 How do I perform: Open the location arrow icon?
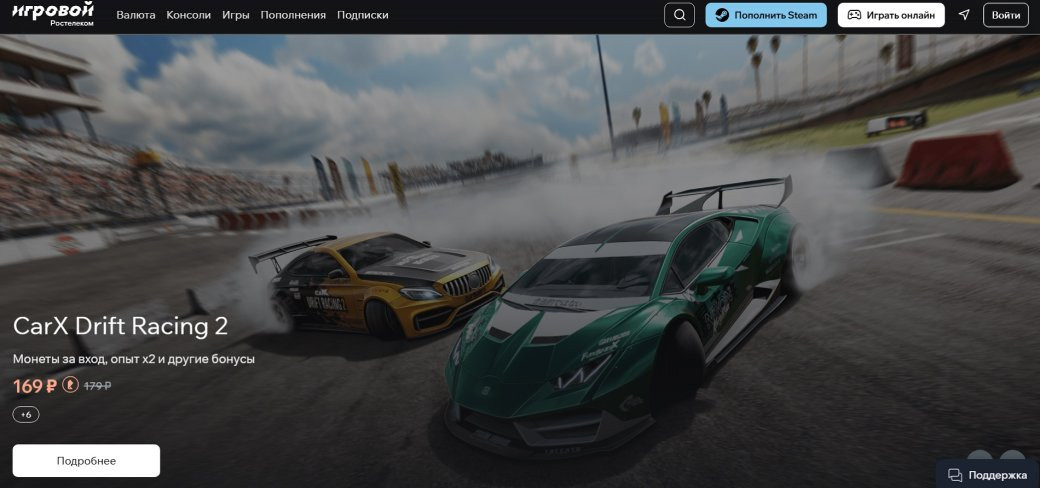(x=964, y=15)
